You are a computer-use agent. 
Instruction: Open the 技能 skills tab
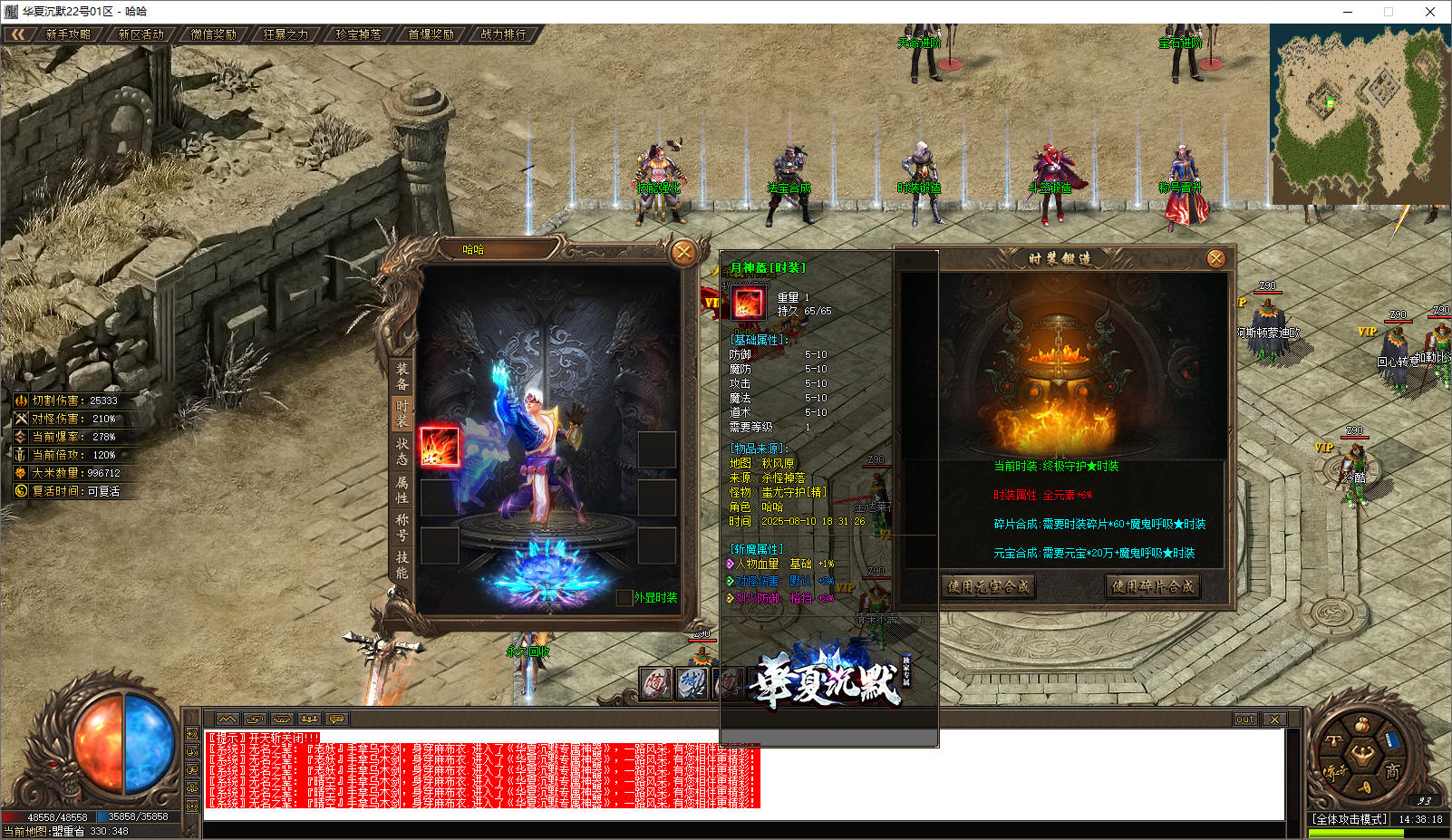(x=402, y=565)
